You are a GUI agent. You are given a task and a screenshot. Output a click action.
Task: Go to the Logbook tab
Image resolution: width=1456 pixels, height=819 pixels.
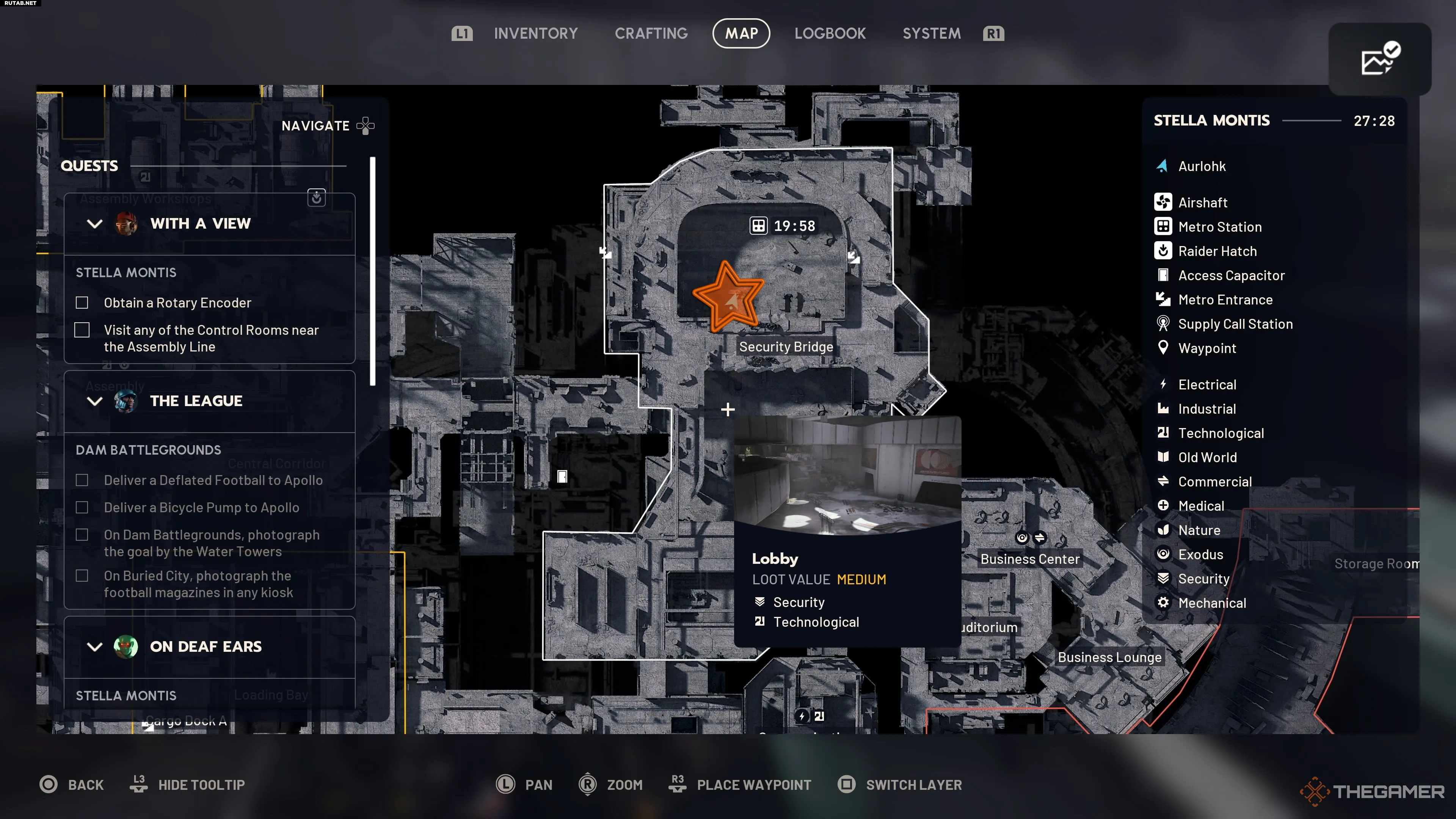(x=830, y=33)
